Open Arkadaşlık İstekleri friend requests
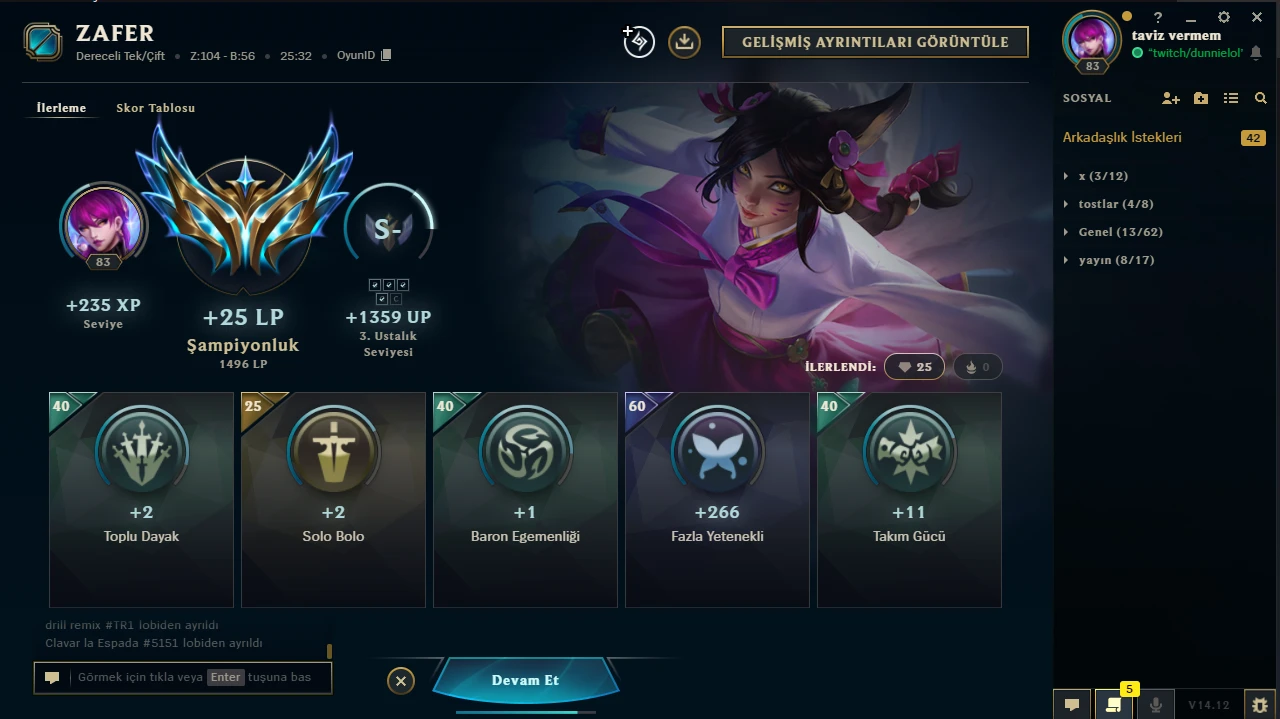 pos(1122,137)
